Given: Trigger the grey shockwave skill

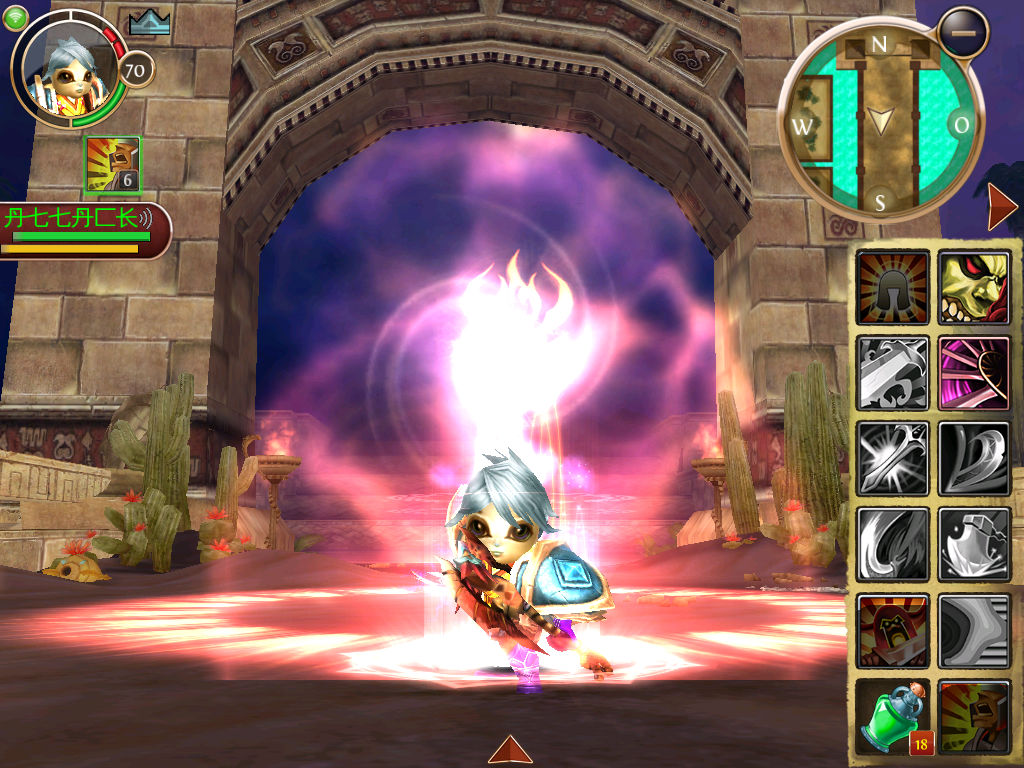Looking at the screenshot, I should click(974, 631).
